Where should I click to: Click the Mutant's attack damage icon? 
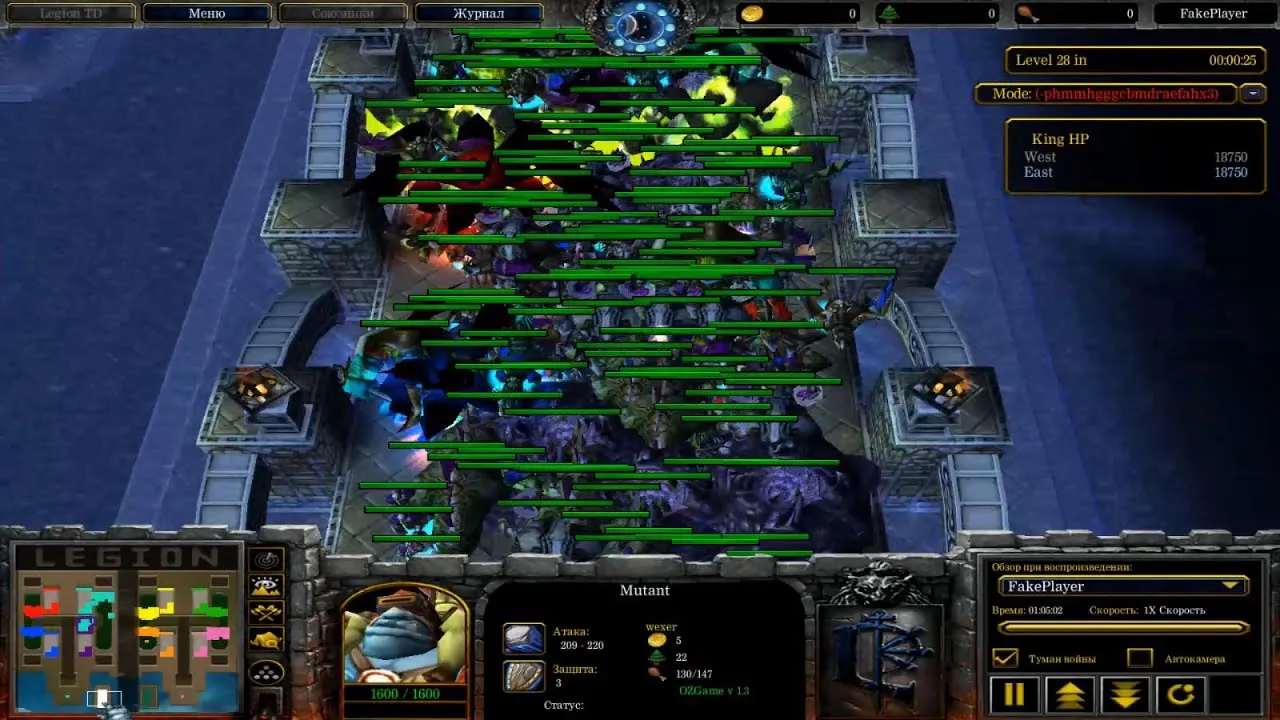click(524, 639)
